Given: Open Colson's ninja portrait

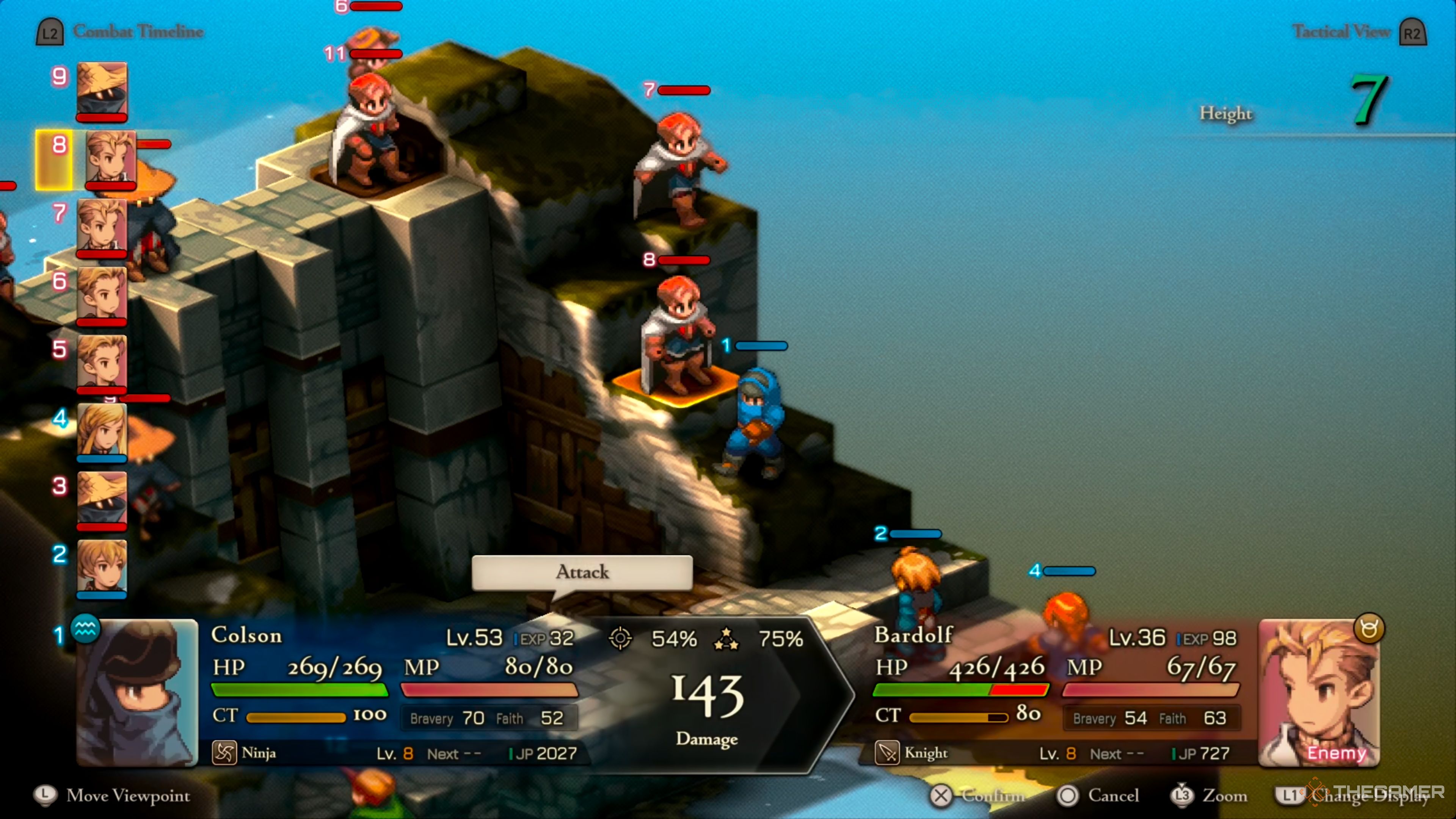Looking at the screenshot, I should [137, 693].
